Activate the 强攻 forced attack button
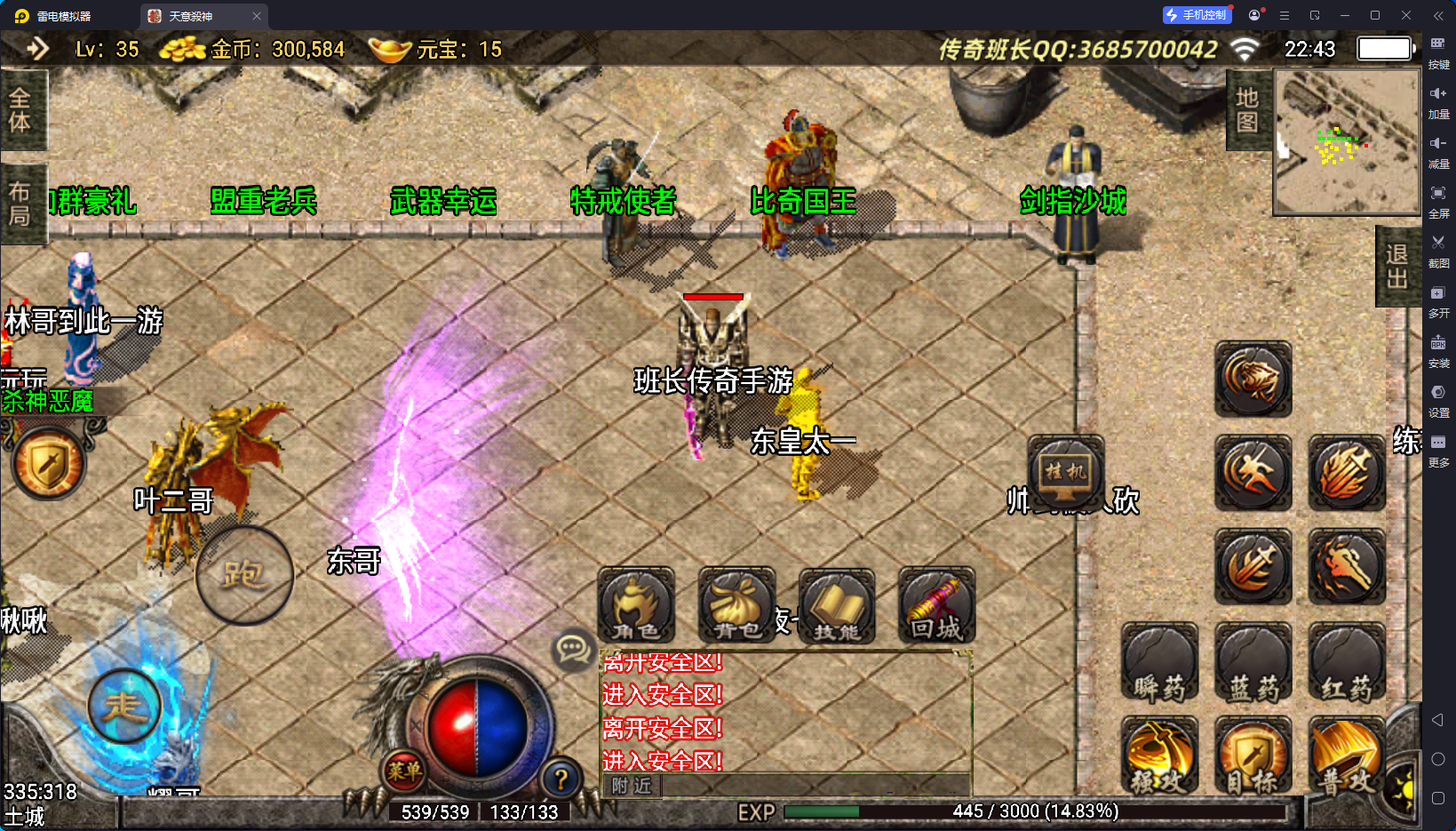1456x831 pixels. 1159,756
